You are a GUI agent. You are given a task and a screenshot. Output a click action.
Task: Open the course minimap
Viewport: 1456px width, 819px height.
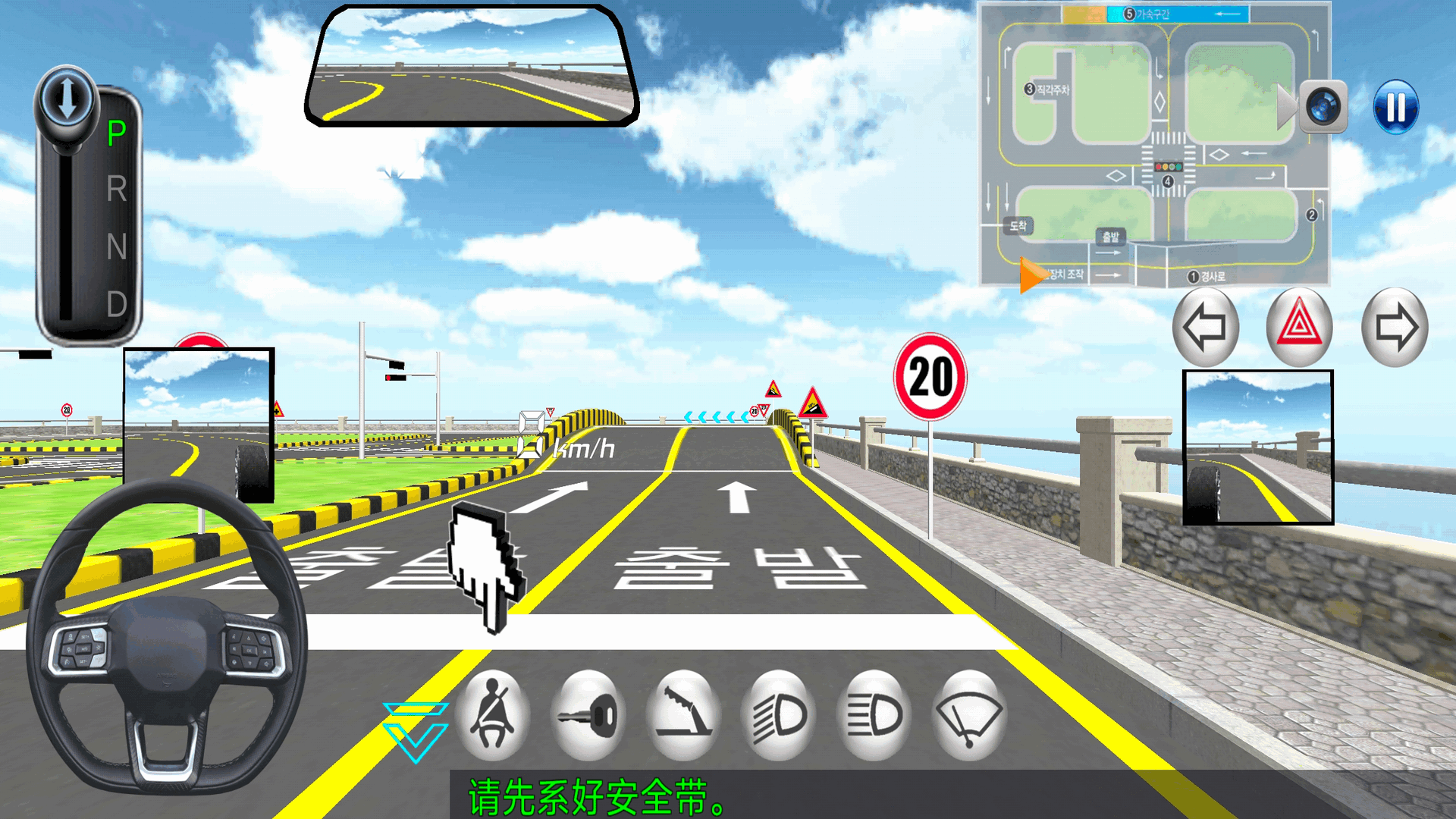1153,144
